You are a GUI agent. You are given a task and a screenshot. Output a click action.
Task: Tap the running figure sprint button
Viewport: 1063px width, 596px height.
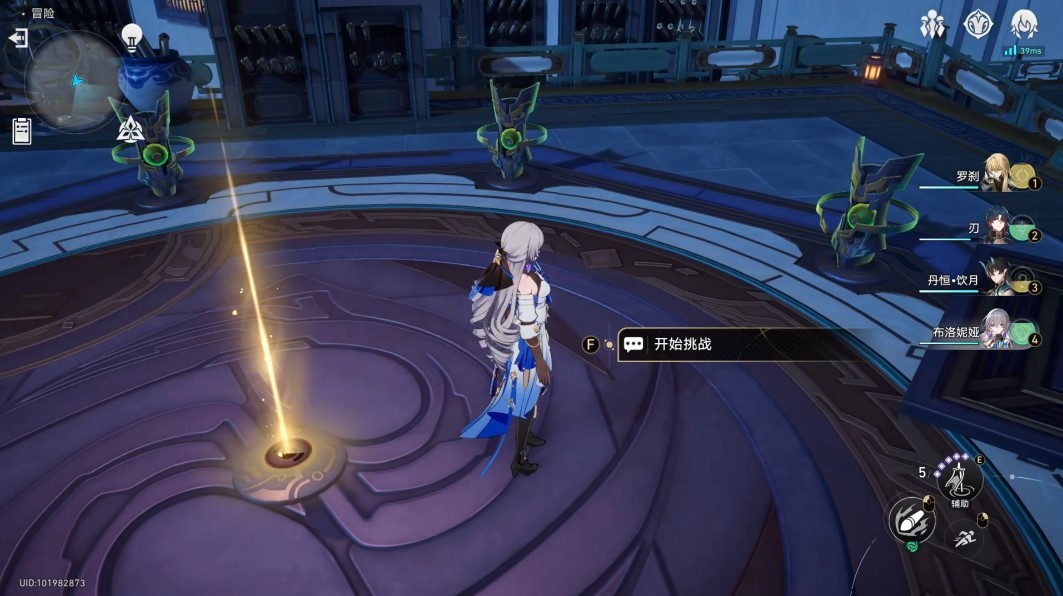tap(965, 540)
